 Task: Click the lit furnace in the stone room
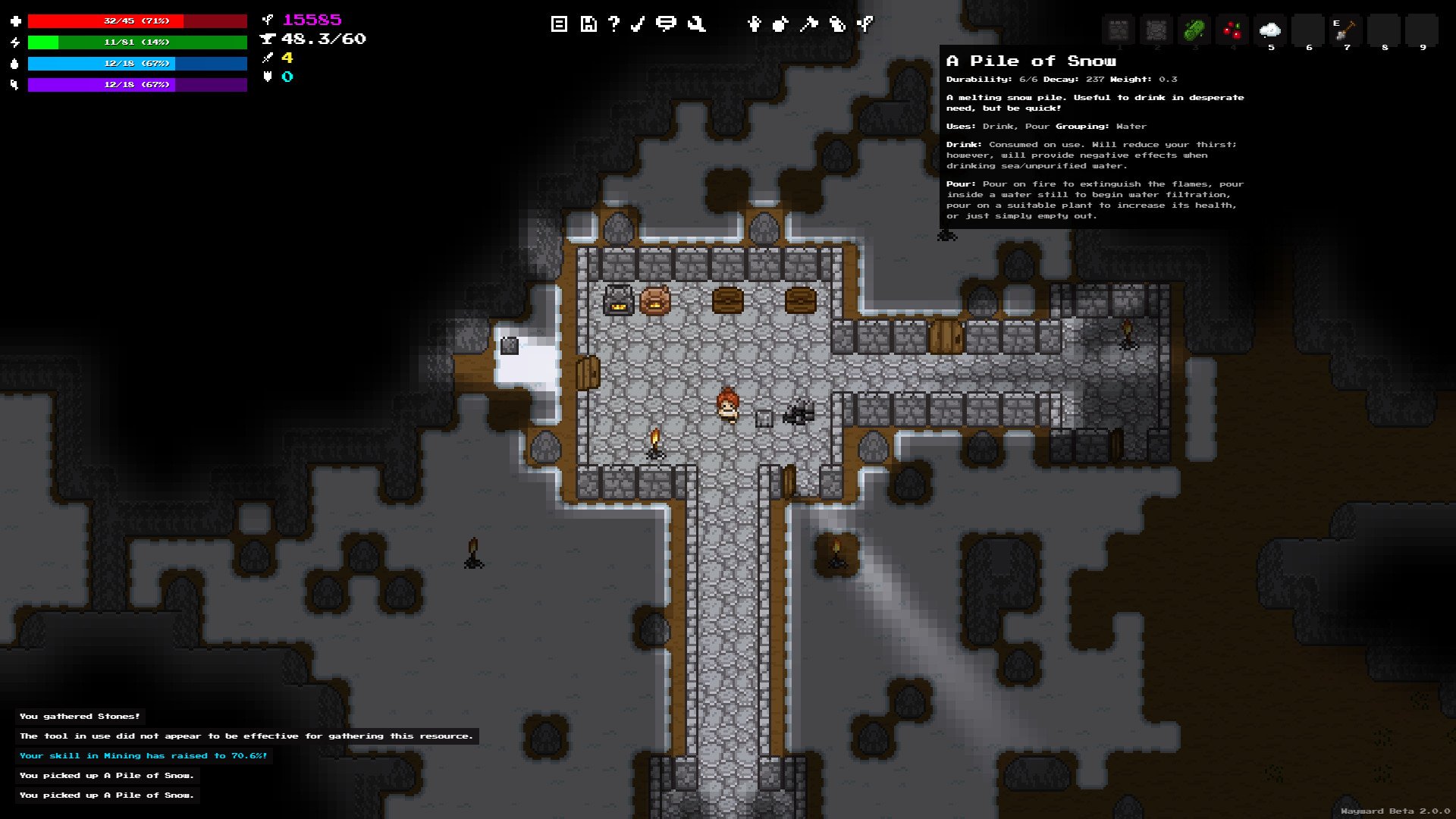click(x=618, y=299)
